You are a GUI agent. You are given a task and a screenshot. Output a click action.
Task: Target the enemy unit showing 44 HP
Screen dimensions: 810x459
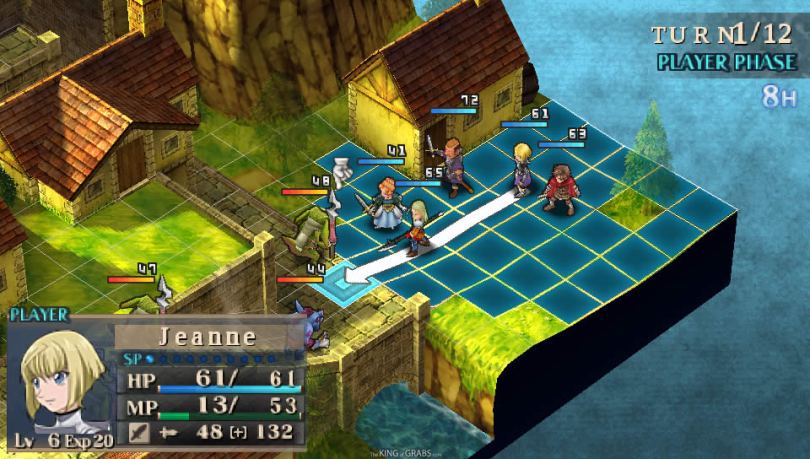tap(318, 325)
